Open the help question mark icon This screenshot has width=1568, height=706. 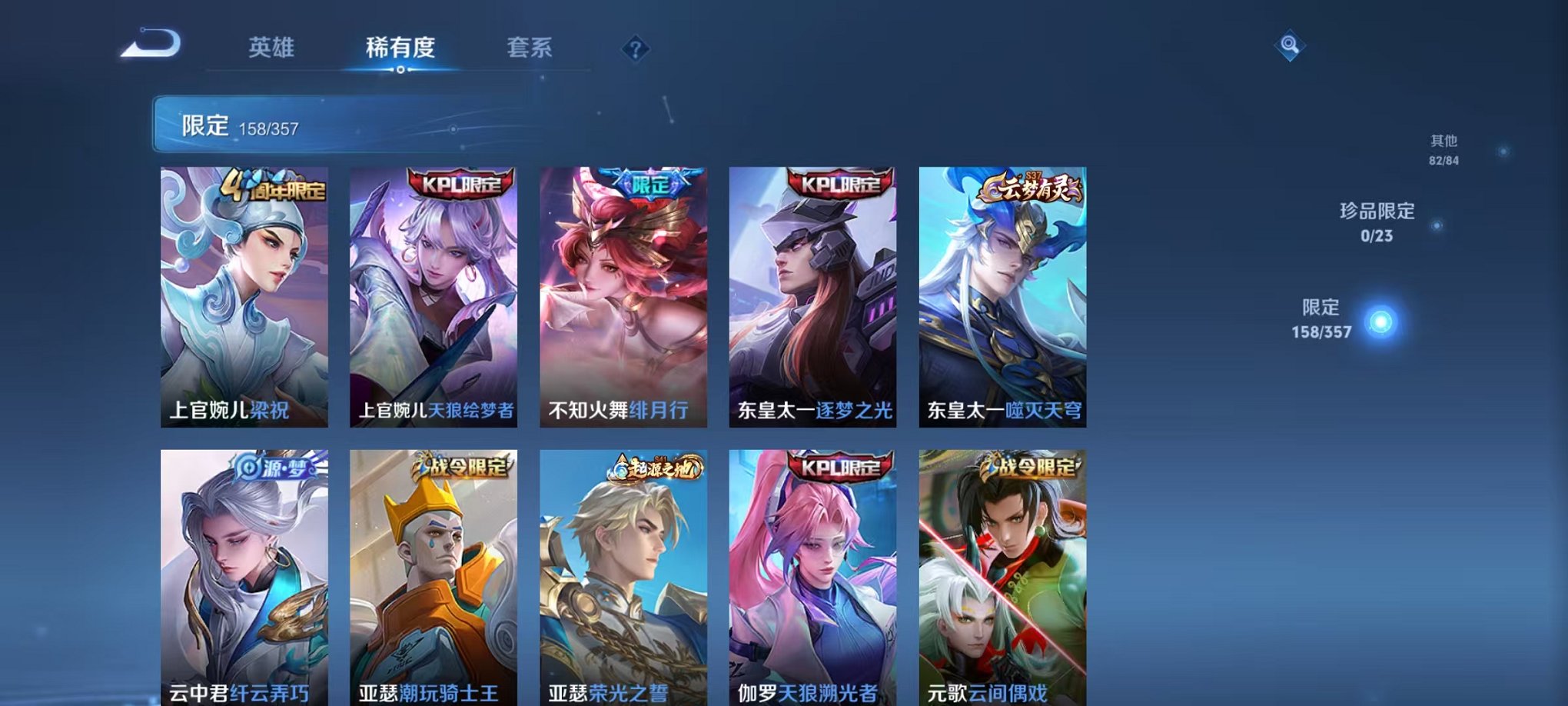635,49
